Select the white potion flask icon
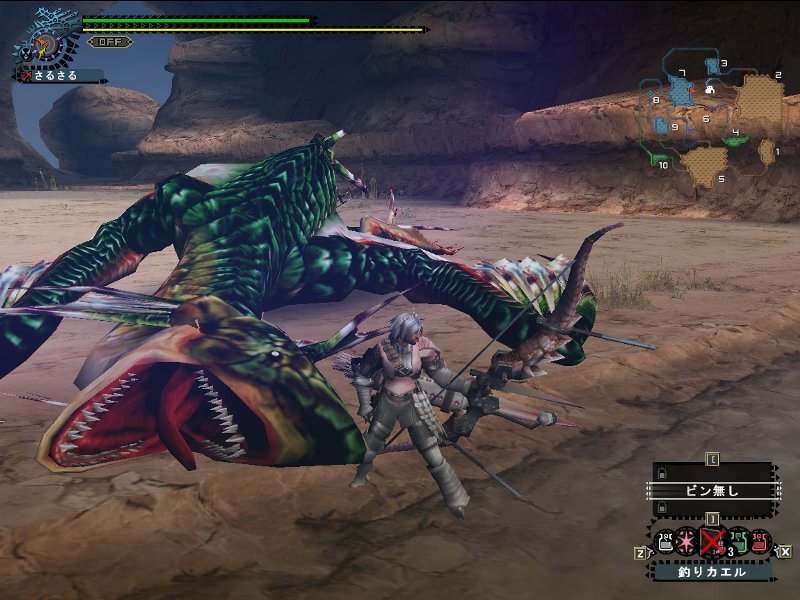Image resolution: width=800 pixels, height=600 pixels. pyautogui.click(x=665, y=542)
